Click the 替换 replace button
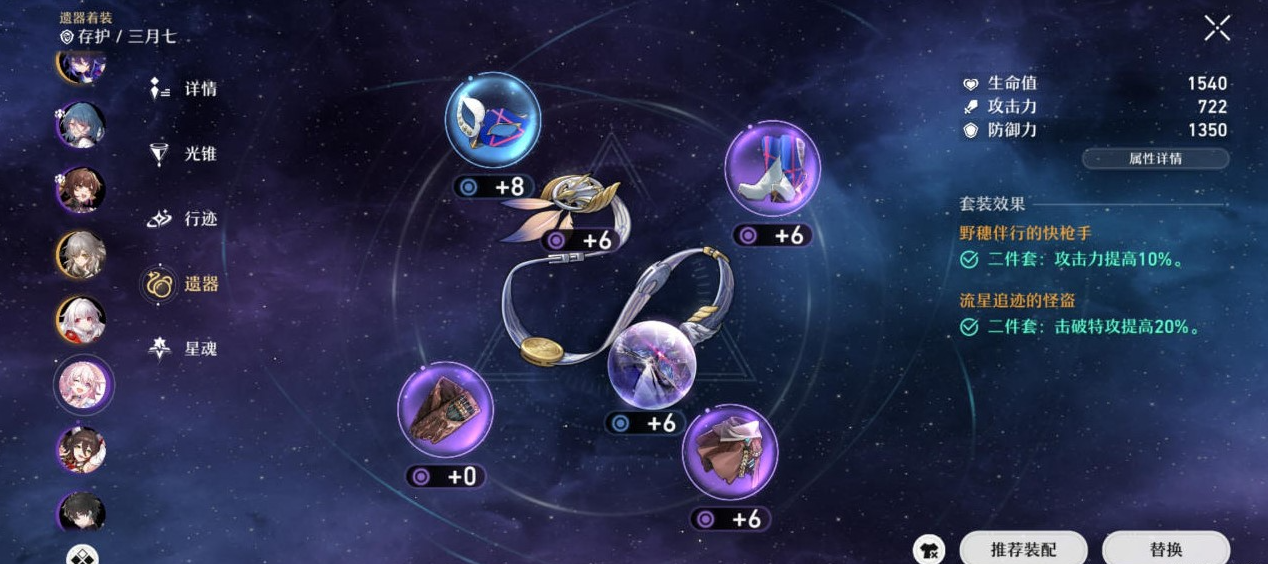Viewport: 1268px width, 564px height. click(x=1165, y=549)
